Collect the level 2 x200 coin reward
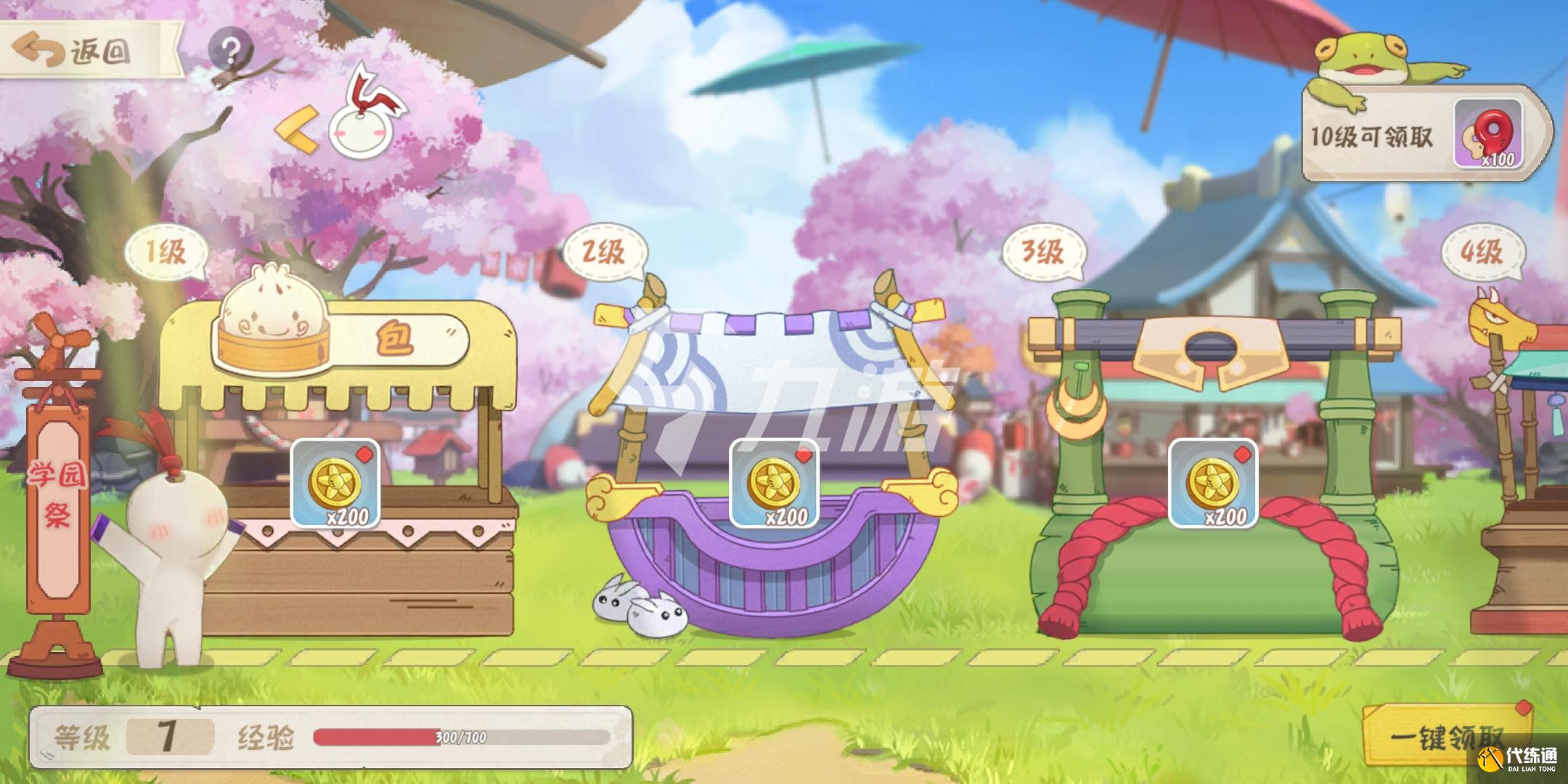This screenshot has height=784, width=1568. 774,483
